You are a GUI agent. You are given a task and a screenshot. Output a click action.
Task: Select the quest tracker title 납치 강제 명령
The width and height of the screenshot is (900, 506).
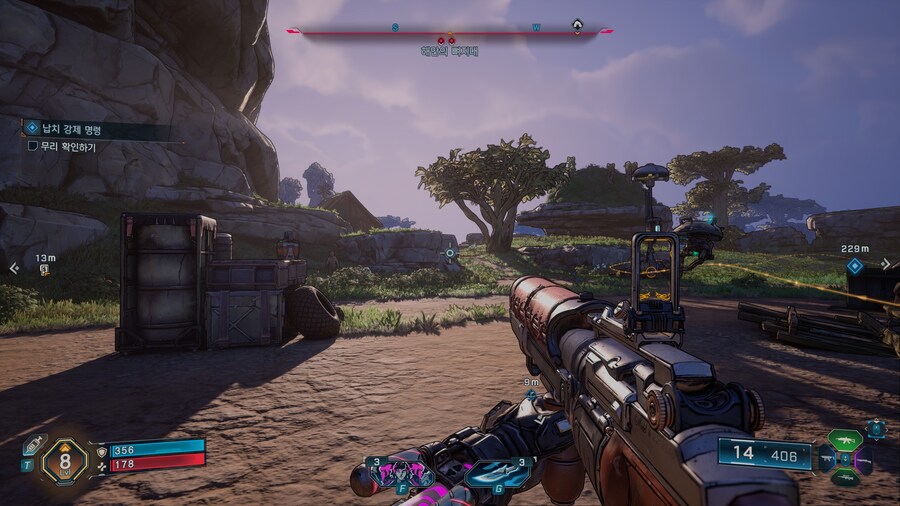[x=75, y=129]
